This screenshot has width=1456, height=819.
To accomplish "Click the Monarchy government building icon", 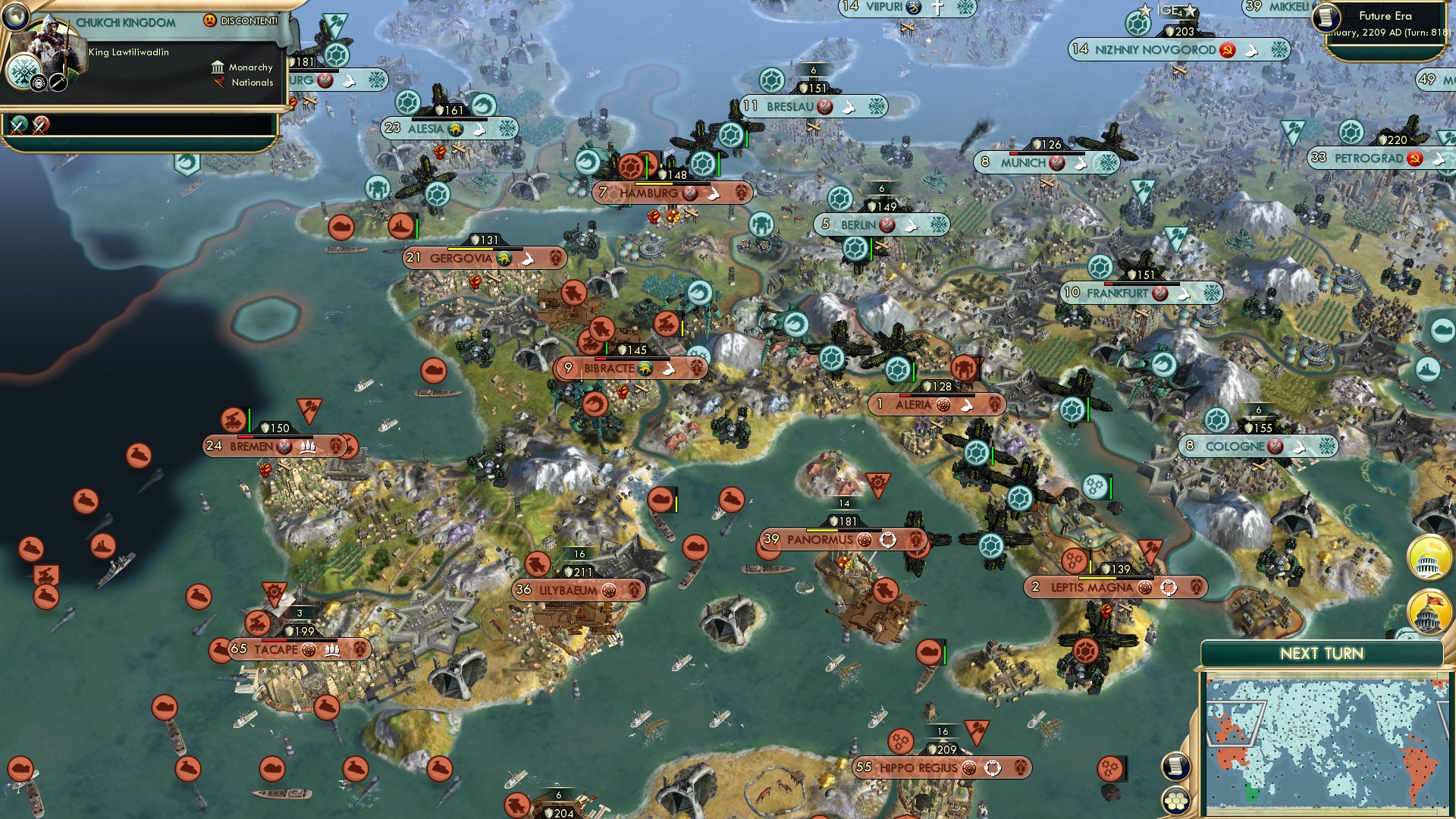I will 218,67.
